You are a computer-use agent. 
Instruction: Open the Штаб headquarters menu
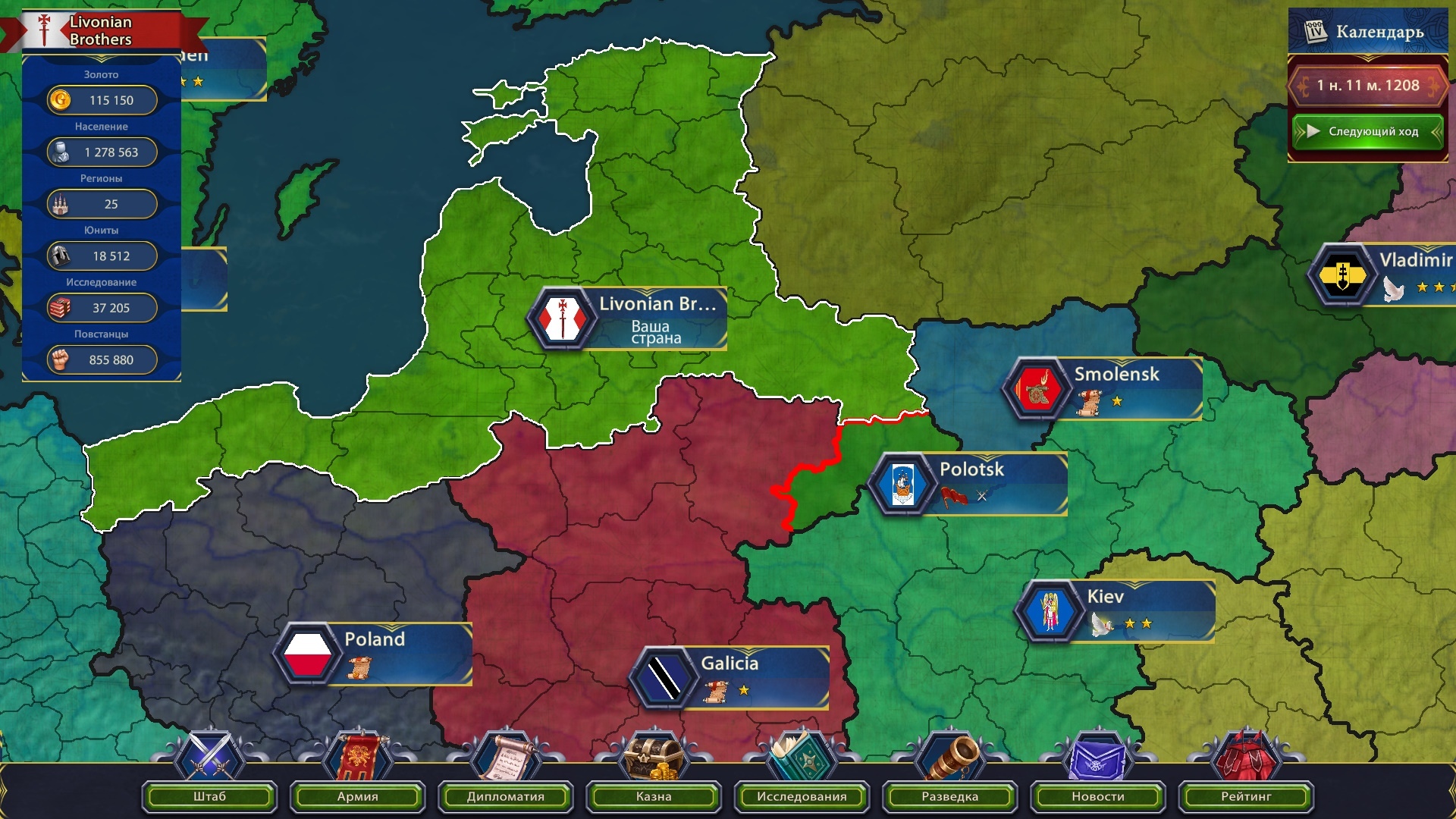point(209,795)
